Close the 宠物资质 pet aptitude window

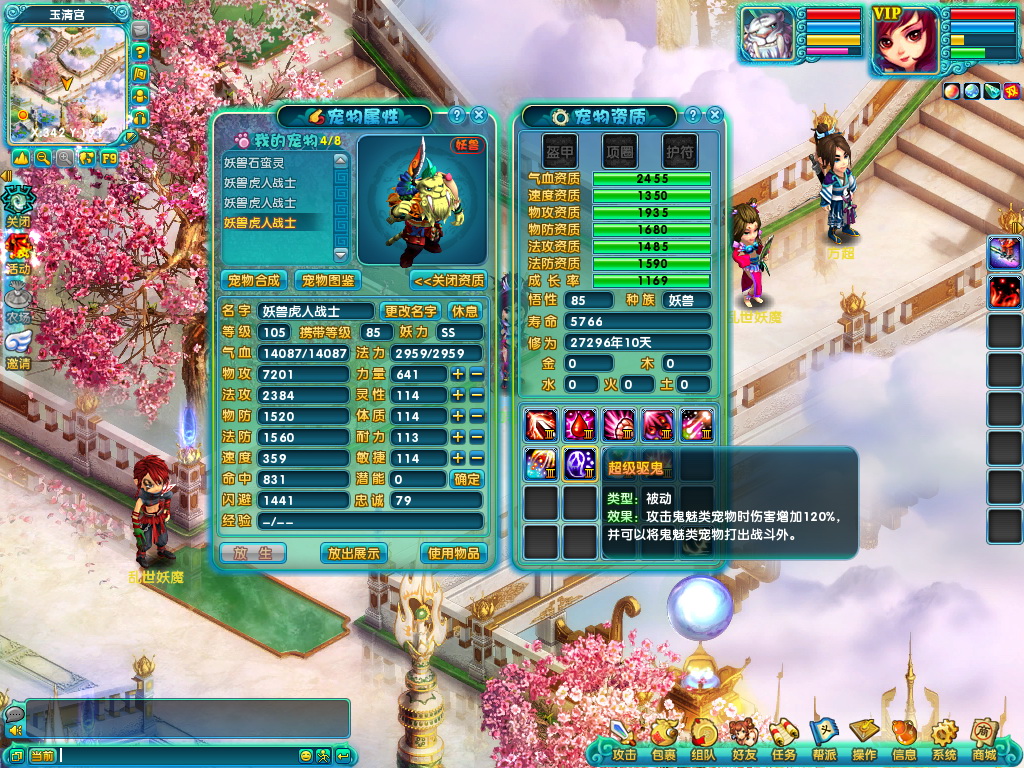(x=715, y=115)
